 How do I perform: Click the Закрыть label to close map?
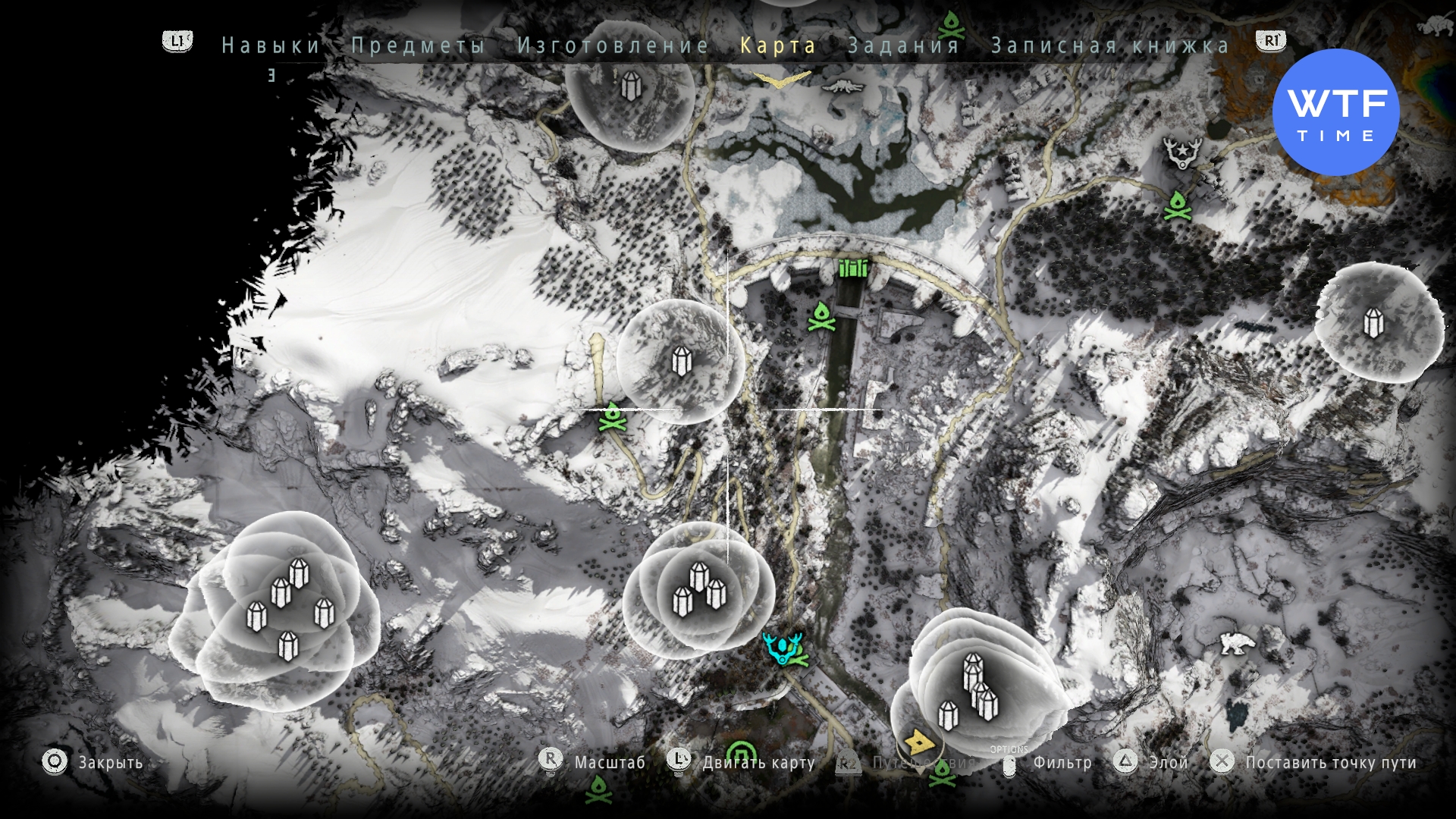(x=111, y=763)
